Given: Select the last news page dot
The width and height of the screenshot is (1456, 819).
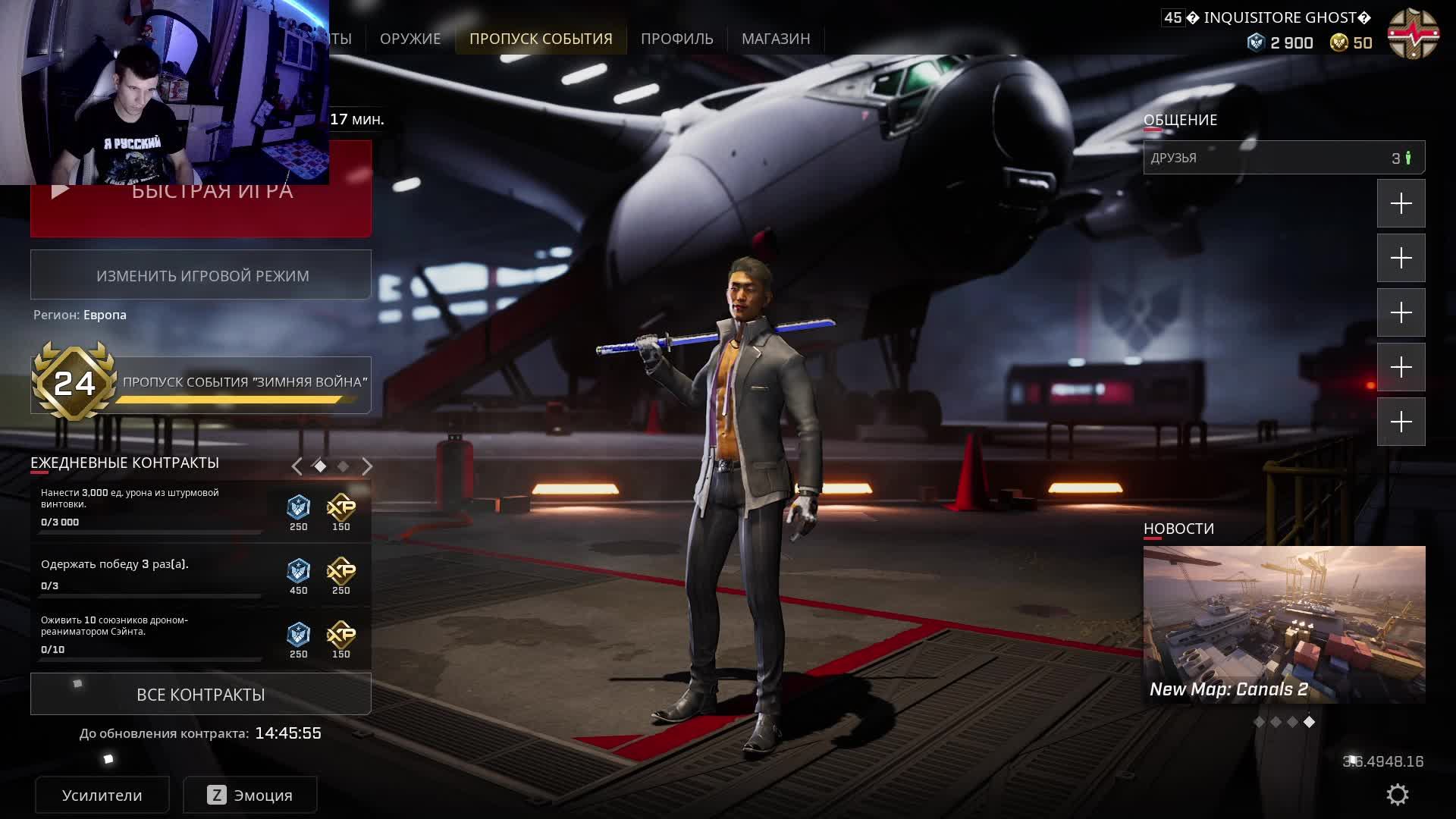Looking at the screenshot, I should click(1309, 722).
